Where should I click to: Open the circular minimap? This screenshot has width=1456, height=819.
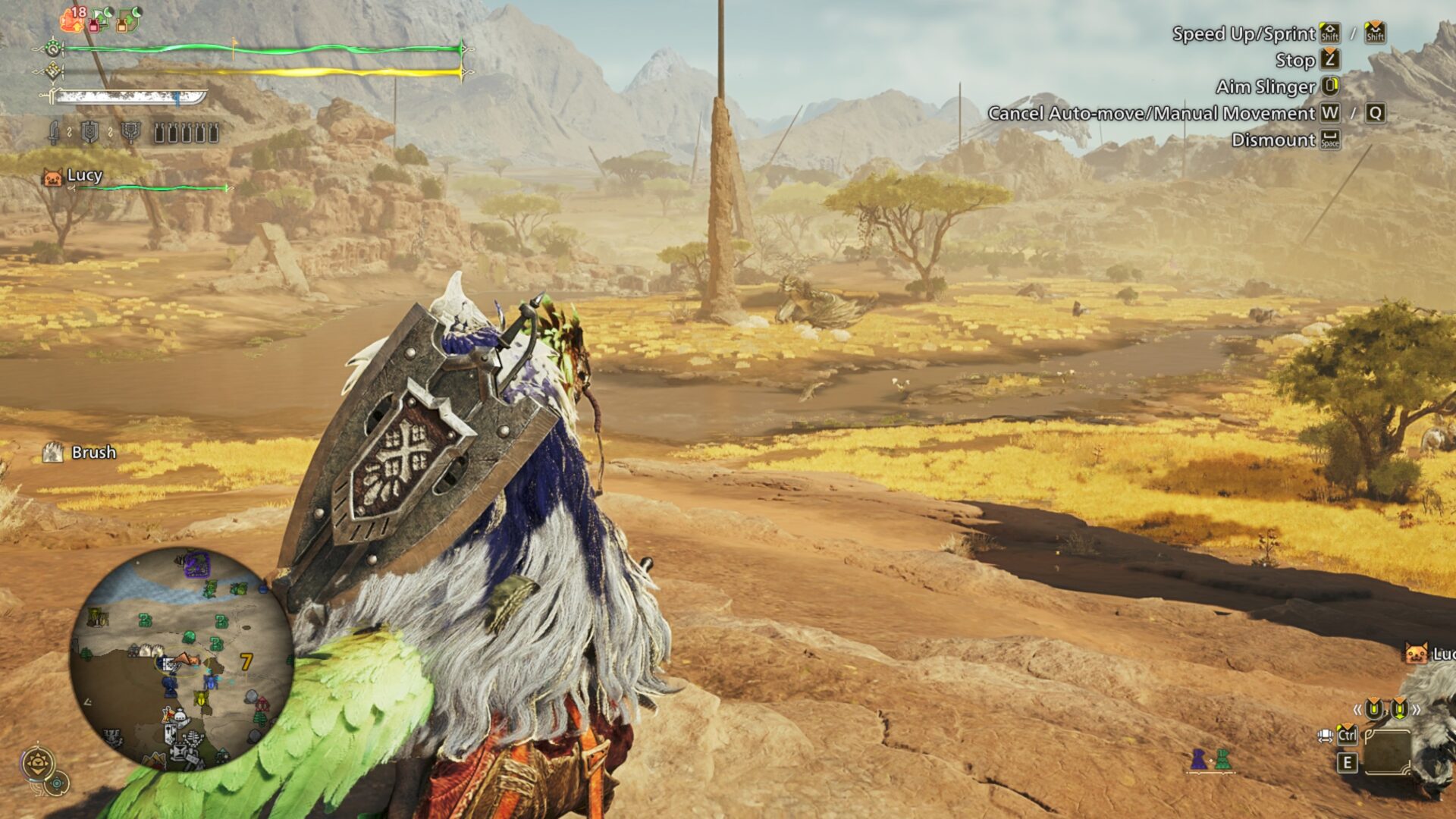(x=182, y=658)
